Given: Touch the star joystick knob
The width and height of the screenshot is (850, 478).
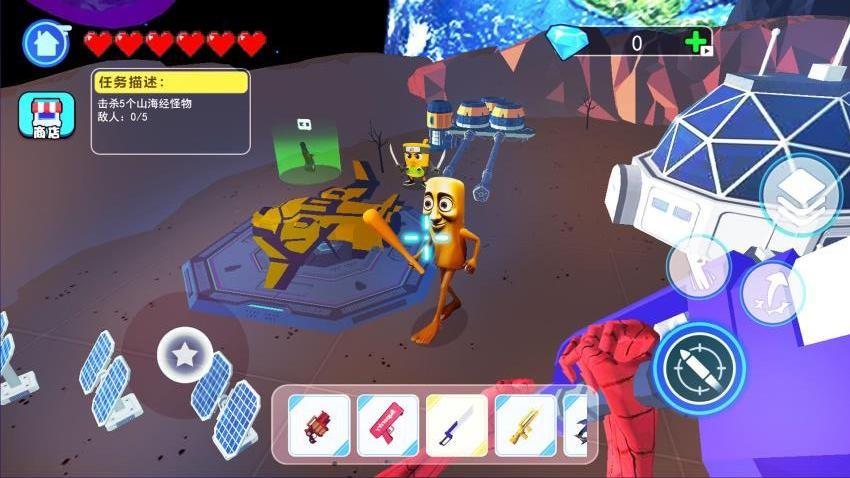Looking at the screenshot, I should [x=185, y=354].
